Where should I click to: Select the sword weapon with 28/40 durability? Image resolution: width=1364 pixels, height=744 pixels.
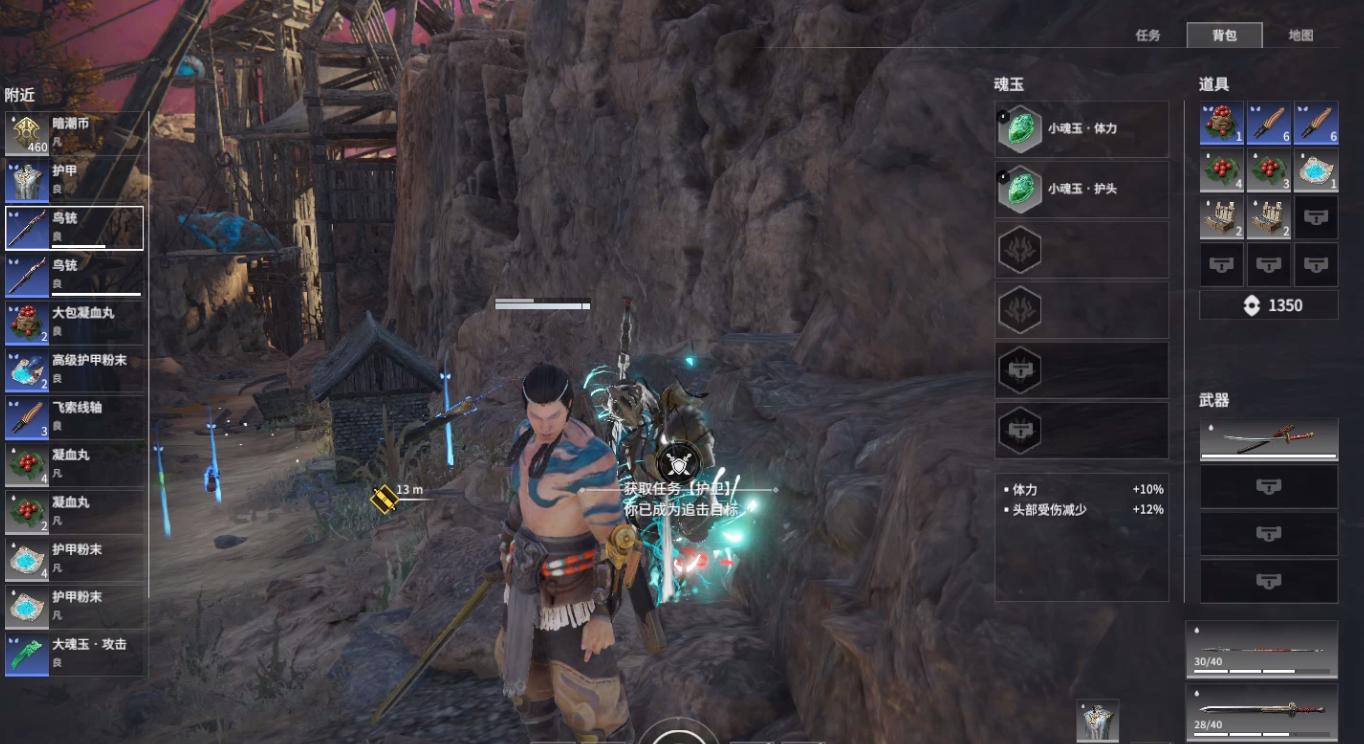[x=1262, y=711]
